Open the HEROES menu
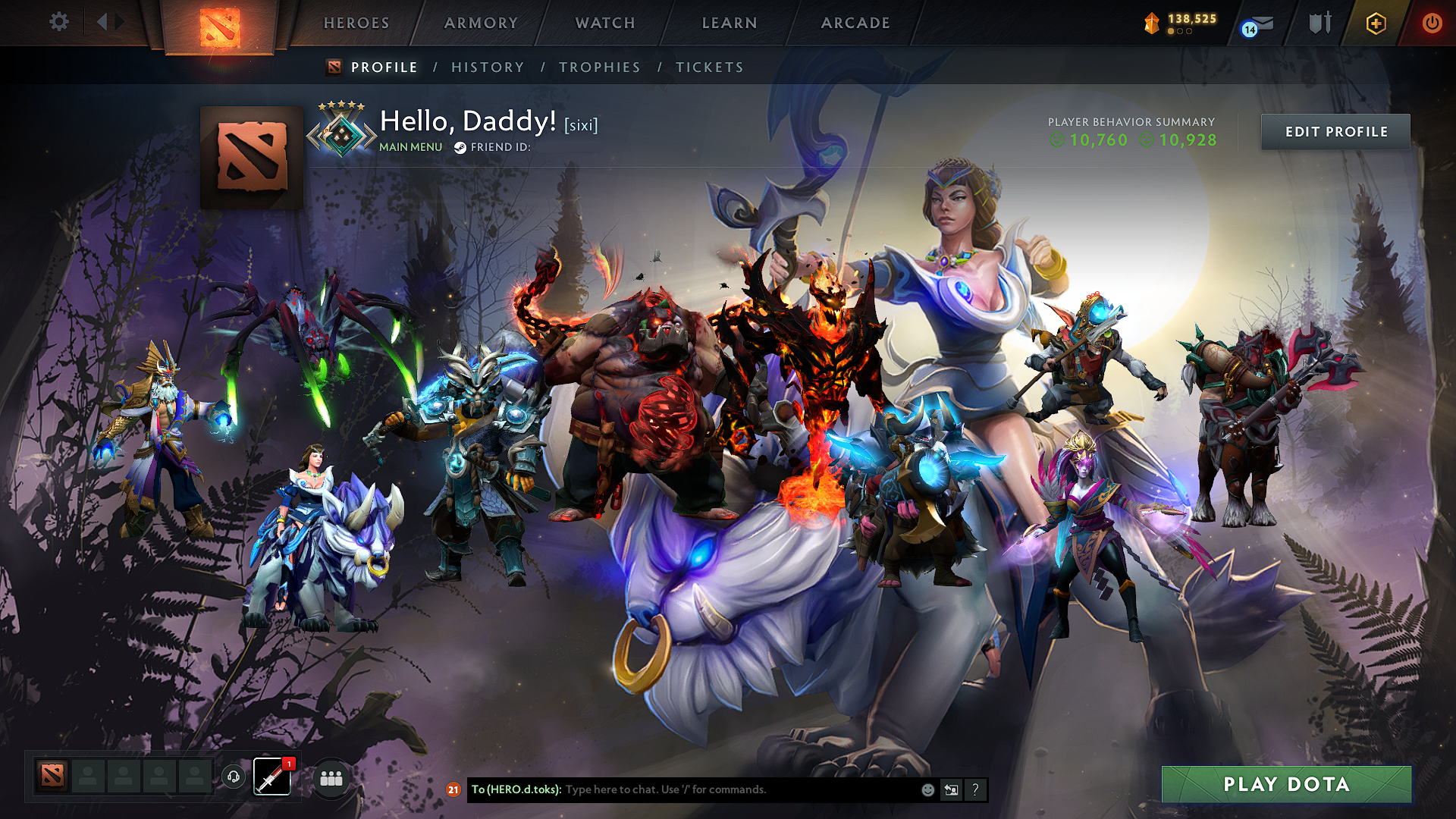Image resolution: width=1456 pixels, height=819 pixels. pyautogui.click(x=356, y=23)
